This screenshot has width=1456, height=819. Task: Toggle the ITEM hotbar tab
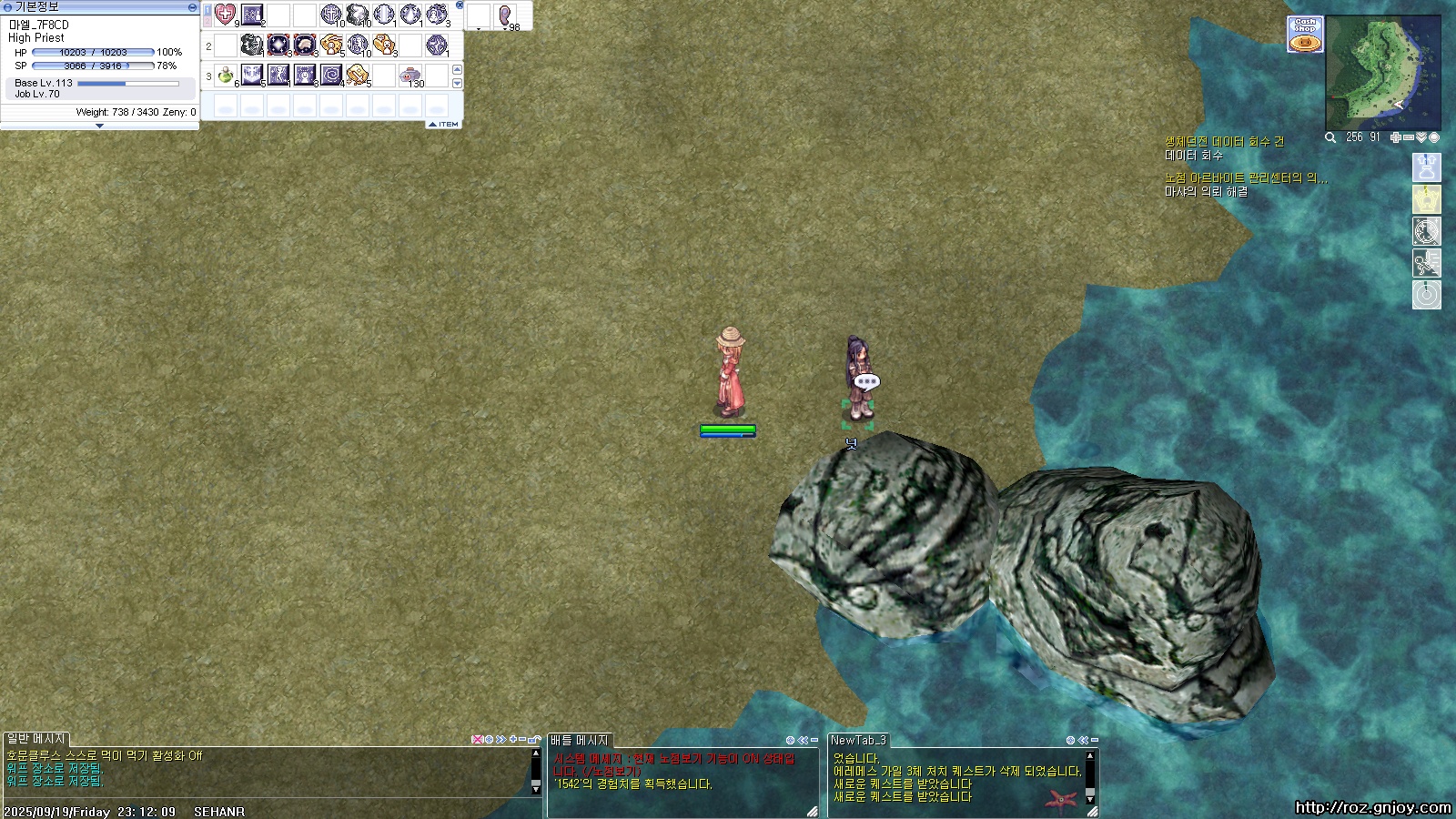445,124
